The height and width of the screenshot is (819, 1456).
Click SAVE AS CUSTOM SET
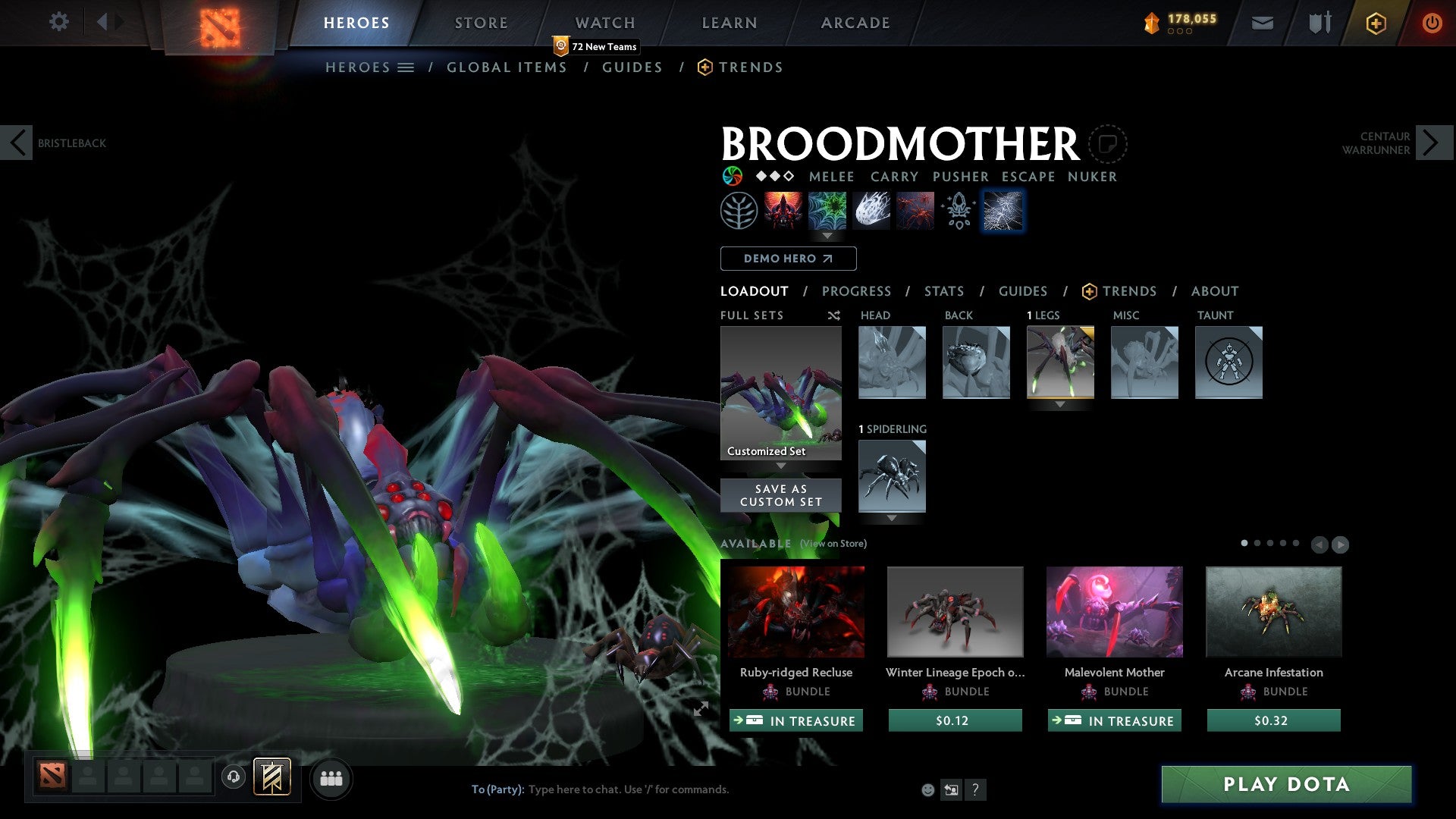[x=780, y=495]
